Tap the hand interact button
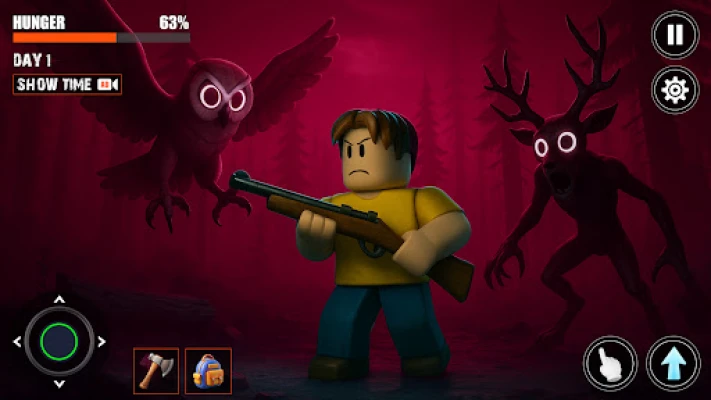711x400 pixels. (610, 362)
